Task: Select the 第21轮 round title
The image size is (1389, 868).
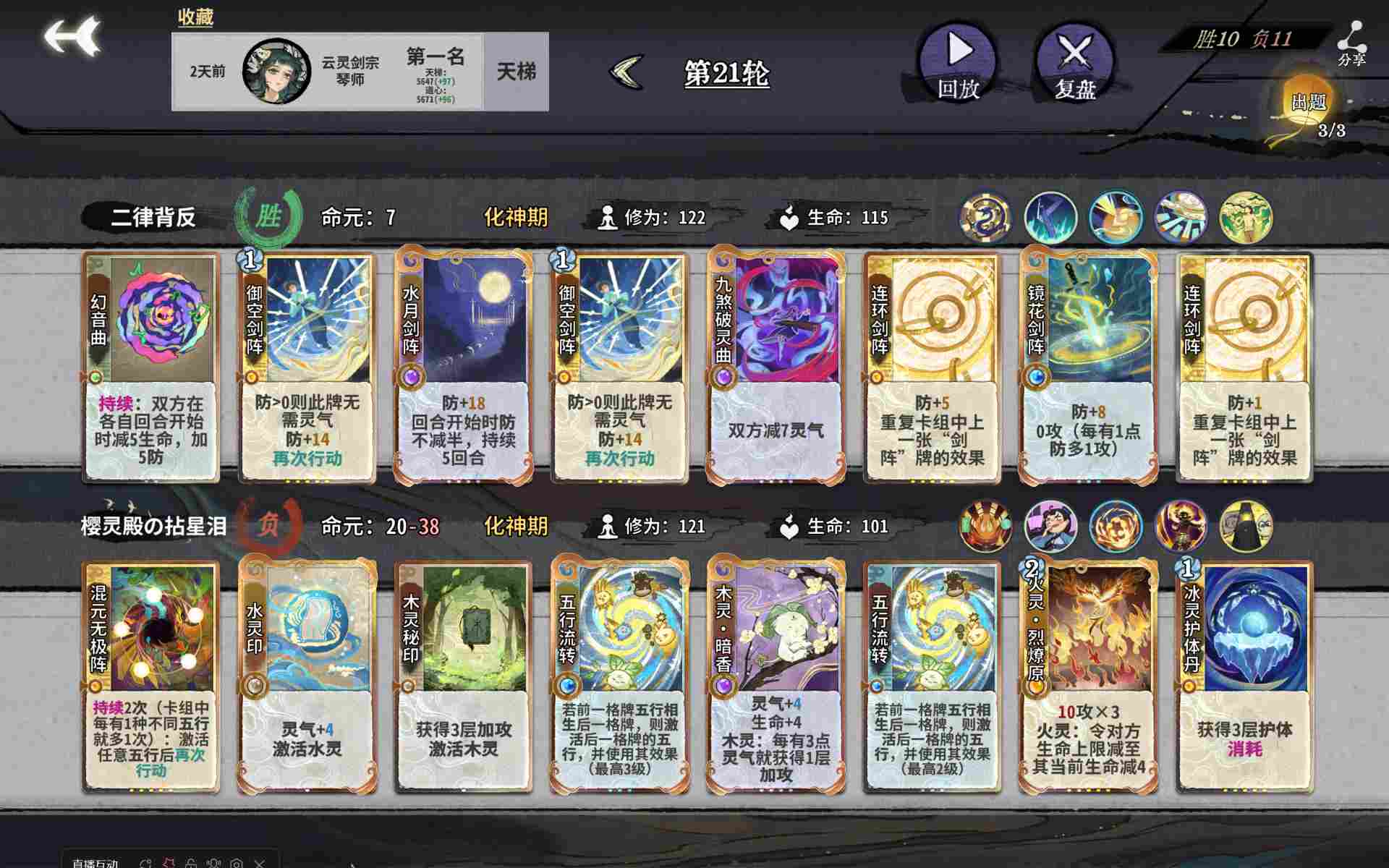Action: click(726, 72)
